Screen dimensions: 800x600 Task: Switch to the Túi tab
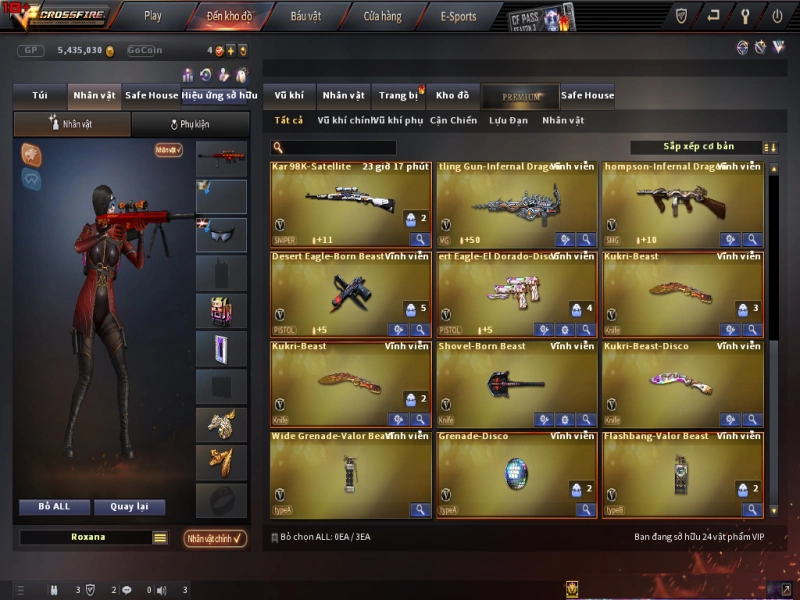40,96
